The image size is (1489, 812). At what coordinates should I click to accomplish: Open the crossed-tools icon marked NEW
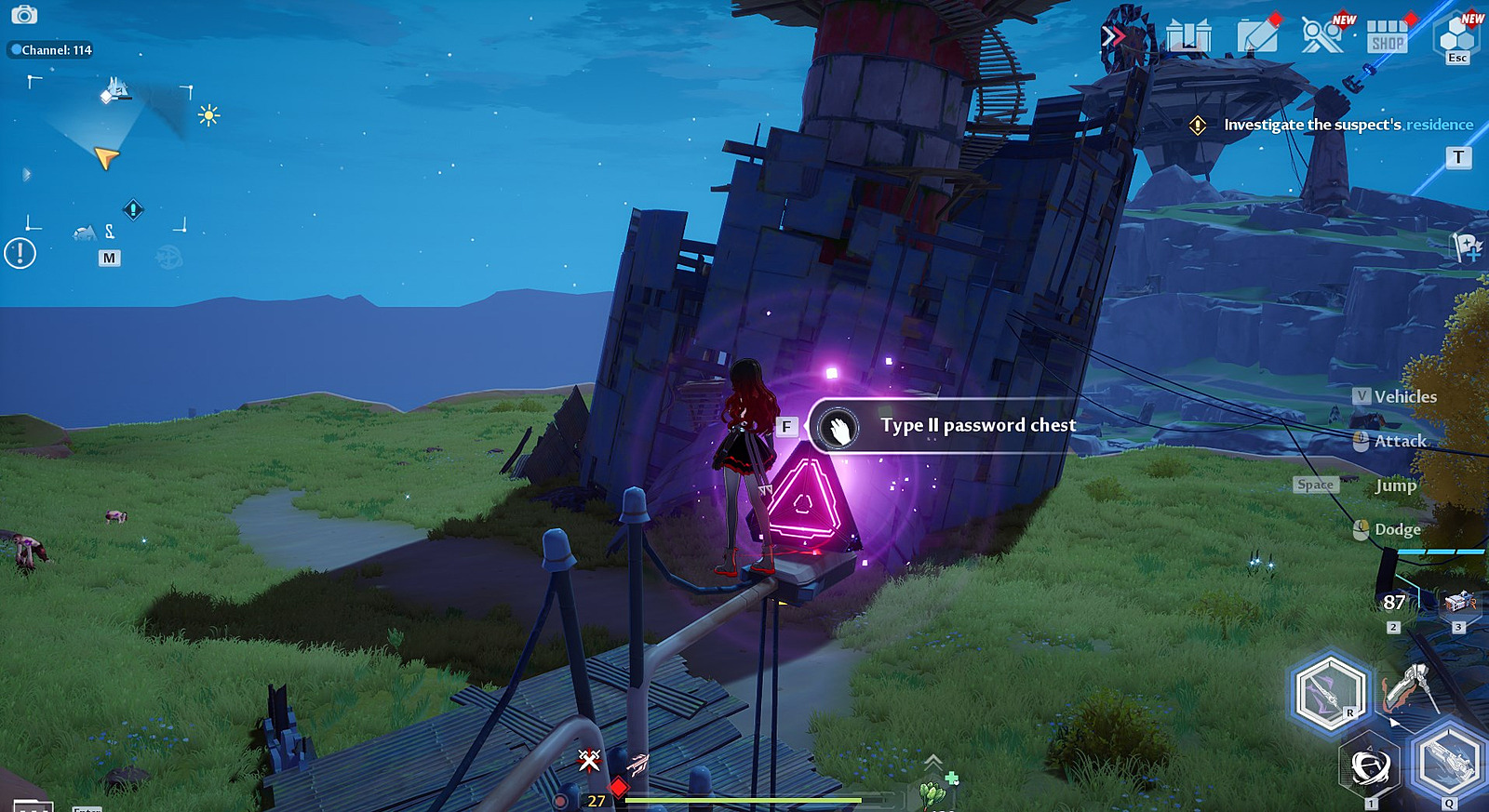point(1322,35)
